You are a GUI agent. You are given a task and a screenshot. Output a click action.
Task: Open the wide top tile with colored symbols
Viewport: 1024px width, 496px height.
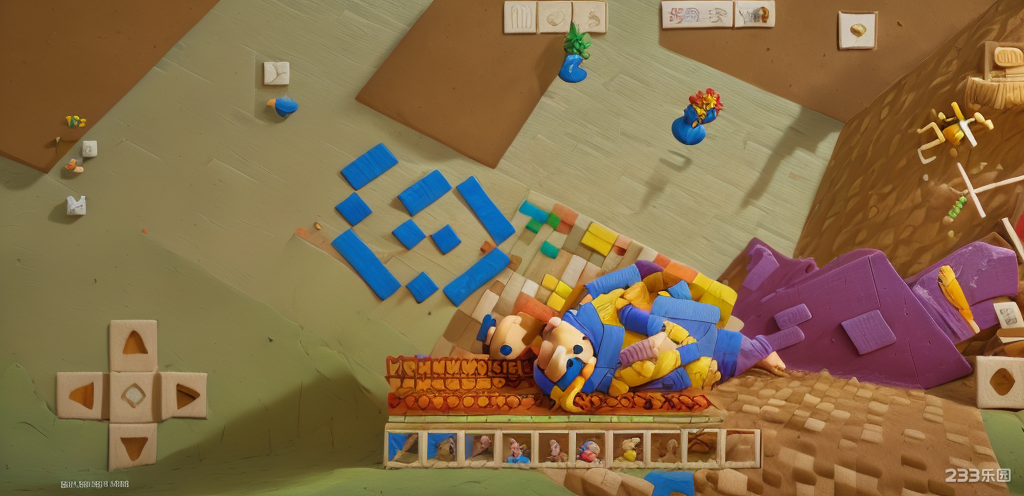(x=696, y=14)
